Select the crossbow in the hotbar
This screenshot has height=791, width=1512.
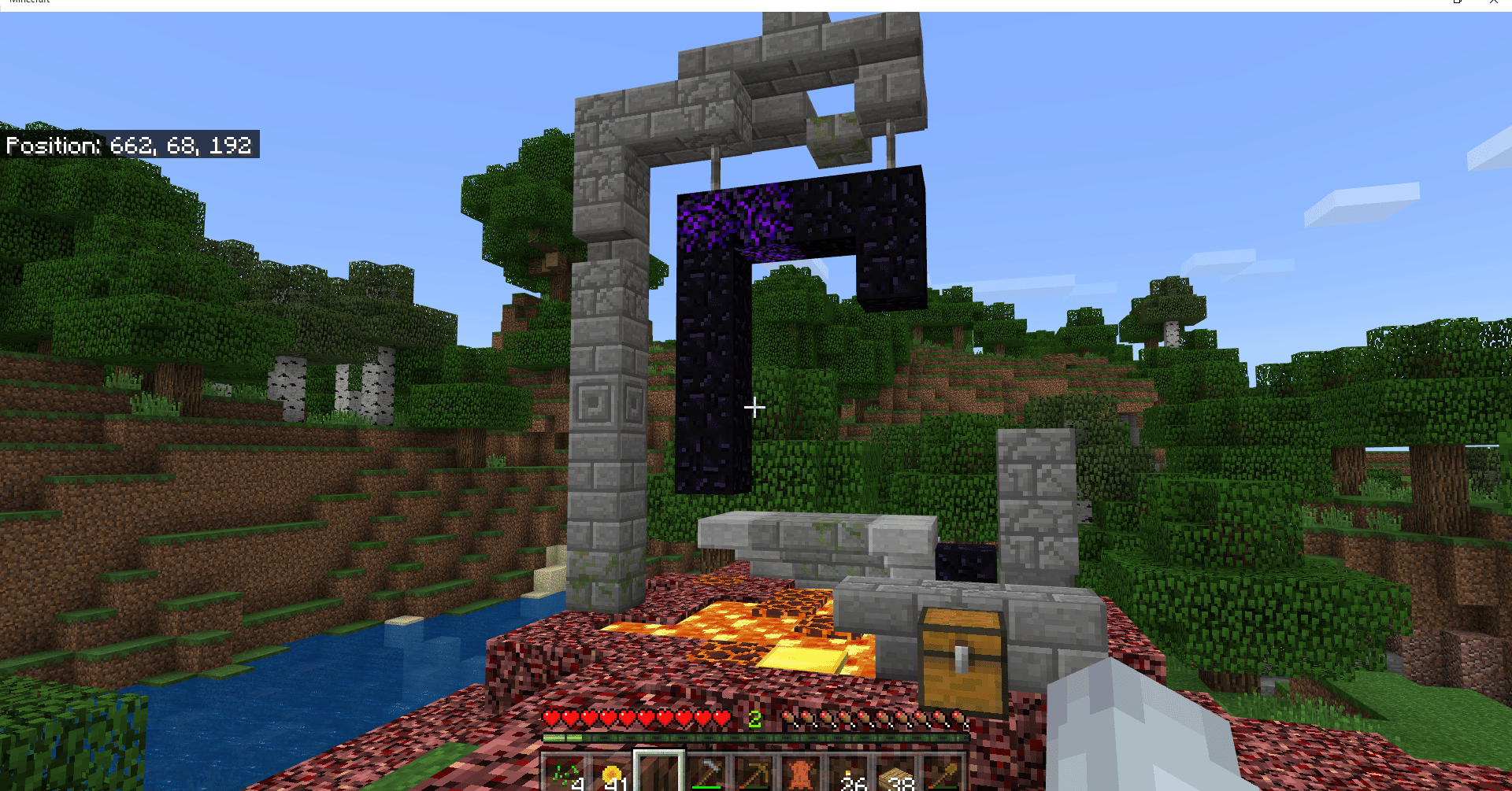[754, 771]
